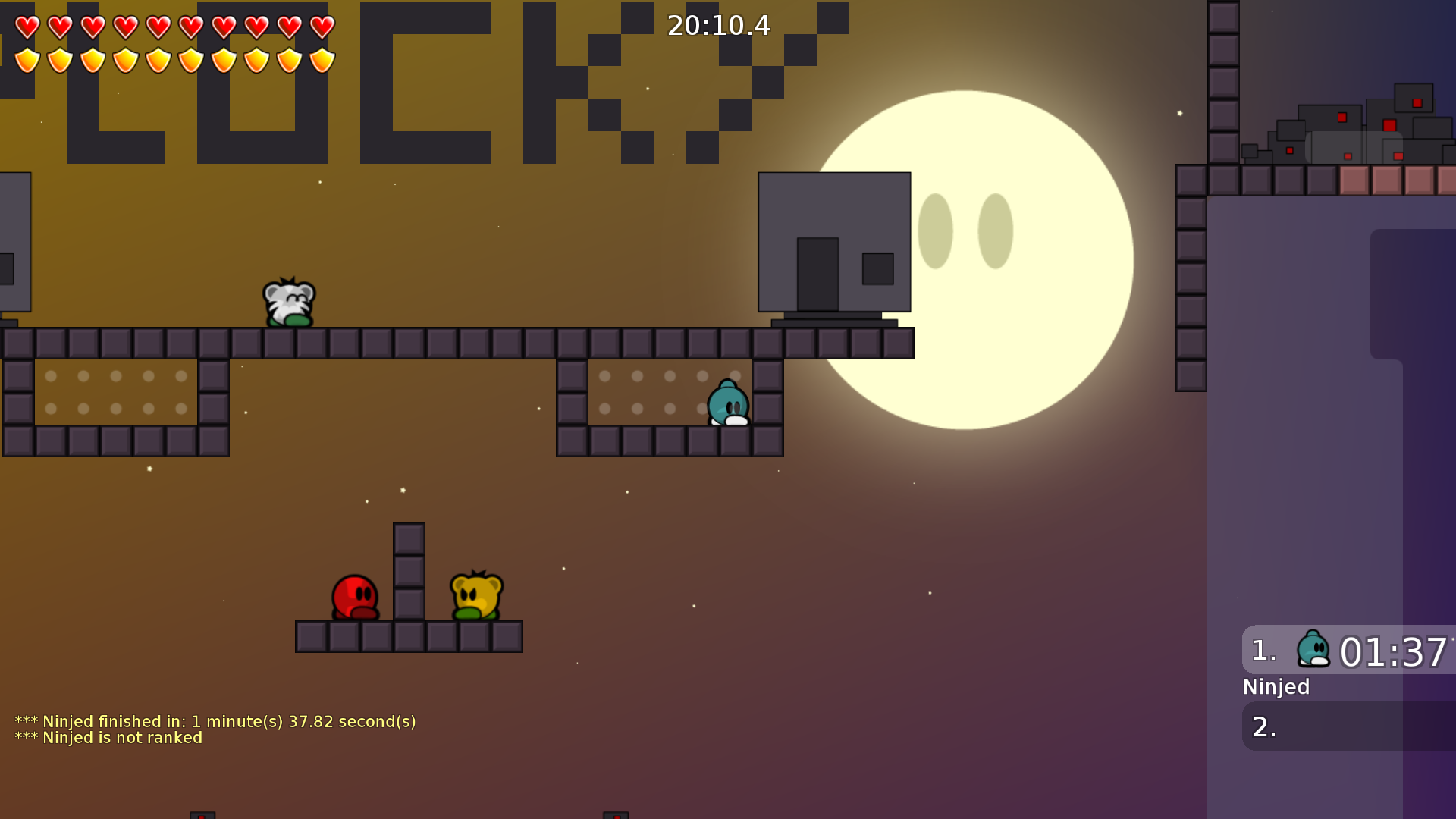
Task: Toggle the fifth heart of the health display
Action: pyautogui.click(x=158, y=27)
